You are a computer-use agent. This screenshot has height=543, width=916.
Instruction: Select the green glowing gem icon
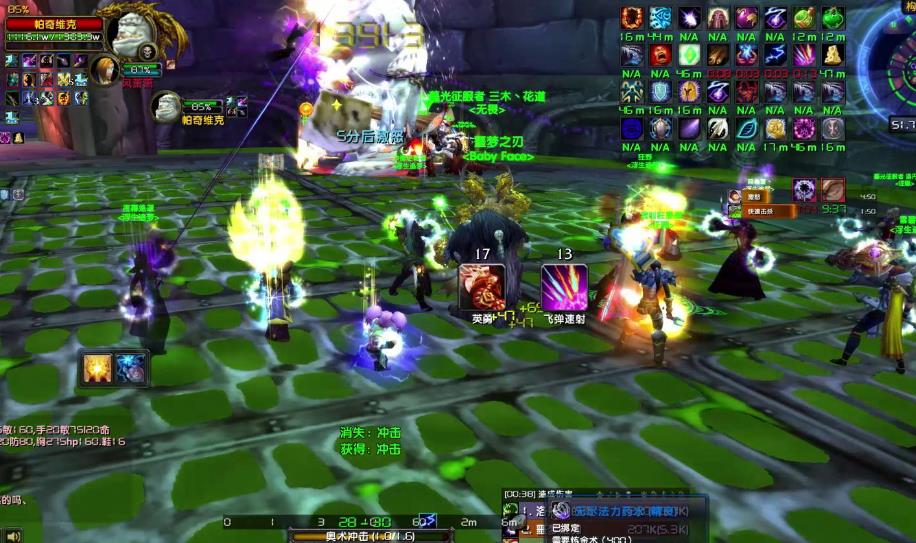[689, 54]
